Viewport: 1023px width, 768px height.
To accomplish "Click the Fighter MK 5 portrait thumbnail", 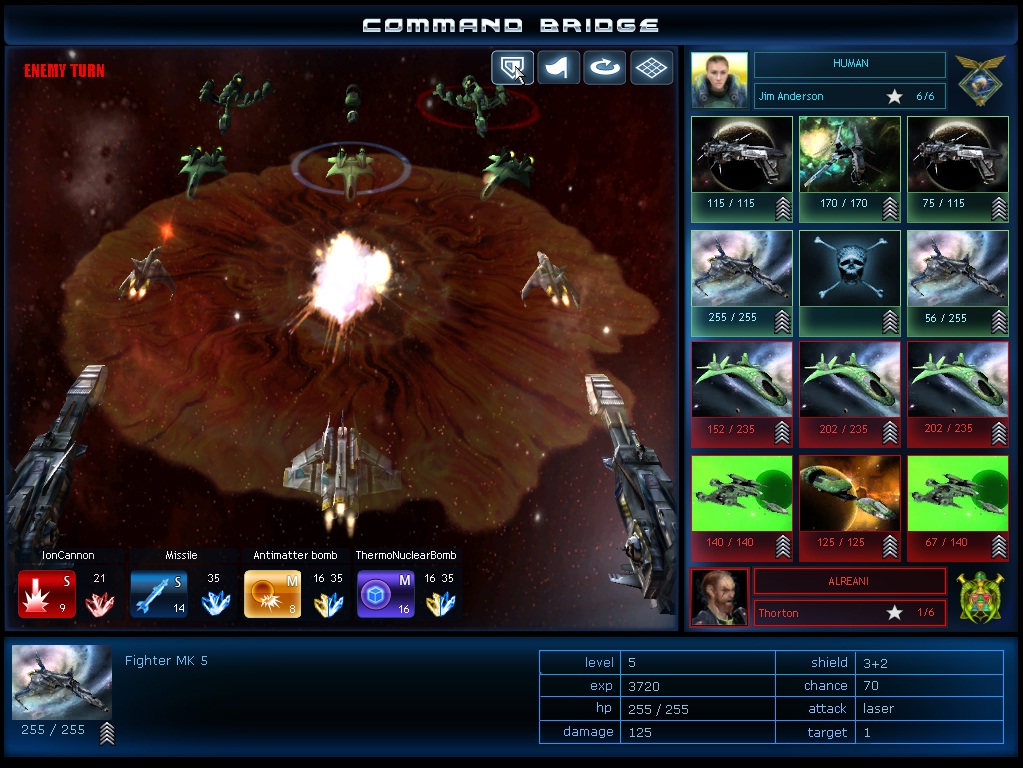I will tap(62, 682).
